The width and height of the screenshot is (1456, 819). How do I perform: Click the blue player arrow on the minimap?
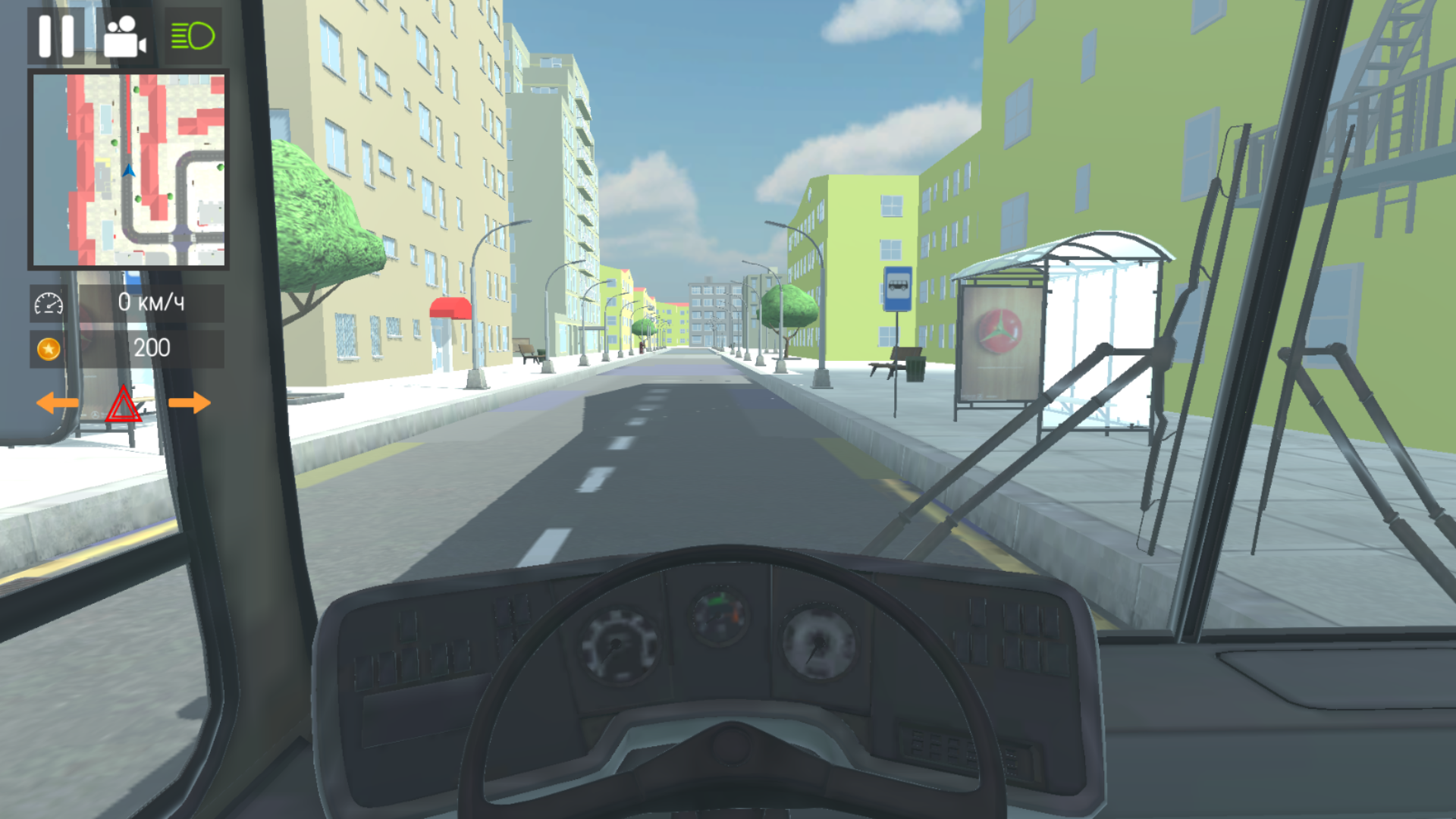click(129, 171)
